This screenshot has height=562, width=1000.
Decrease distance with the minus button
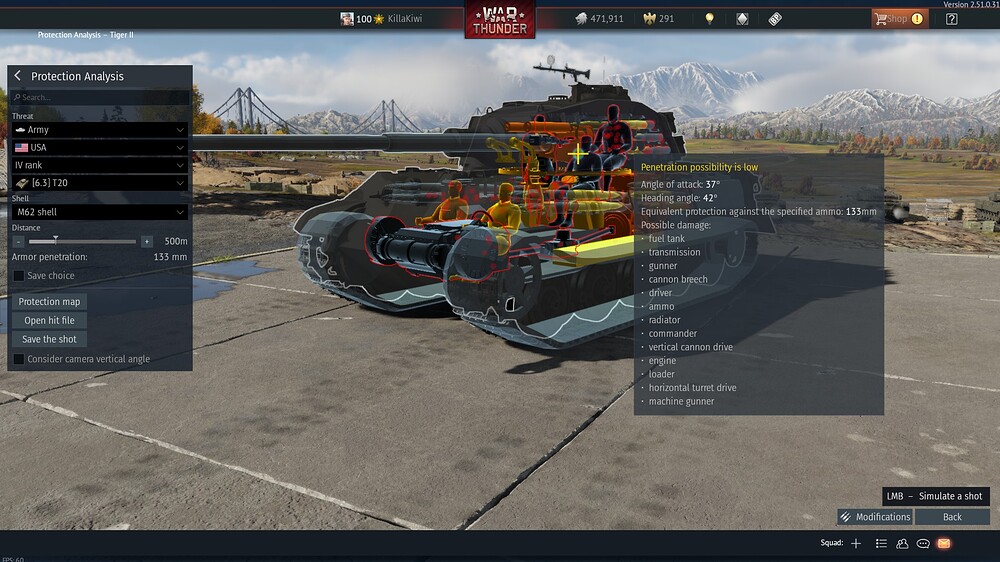pos(19,241)
